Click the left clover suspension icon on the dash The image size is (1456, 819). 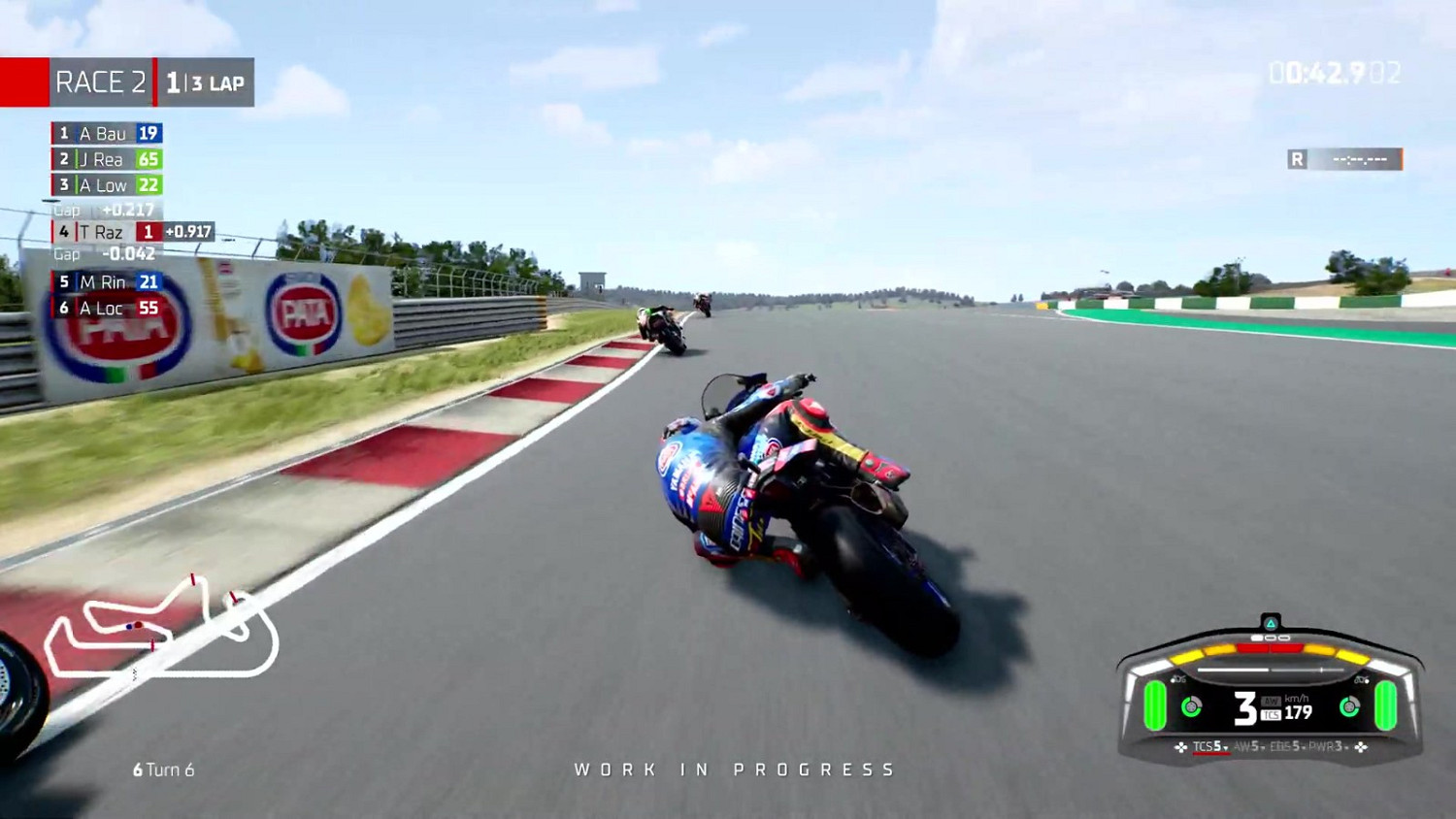[x=1180, y=747]
